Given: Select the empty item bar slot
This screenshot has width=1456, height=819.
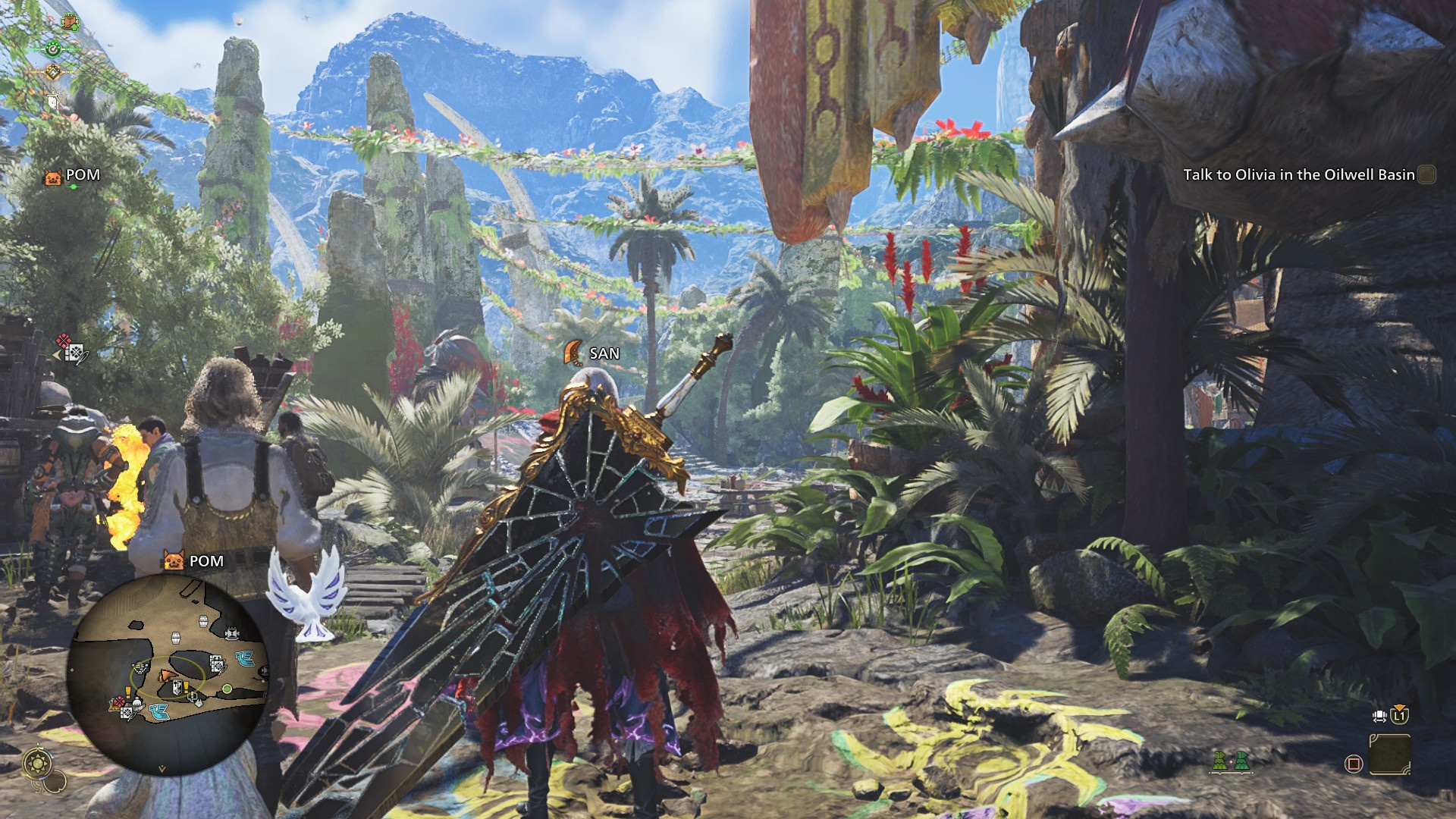Looking at the screenshot, I should pos(1390,755).
